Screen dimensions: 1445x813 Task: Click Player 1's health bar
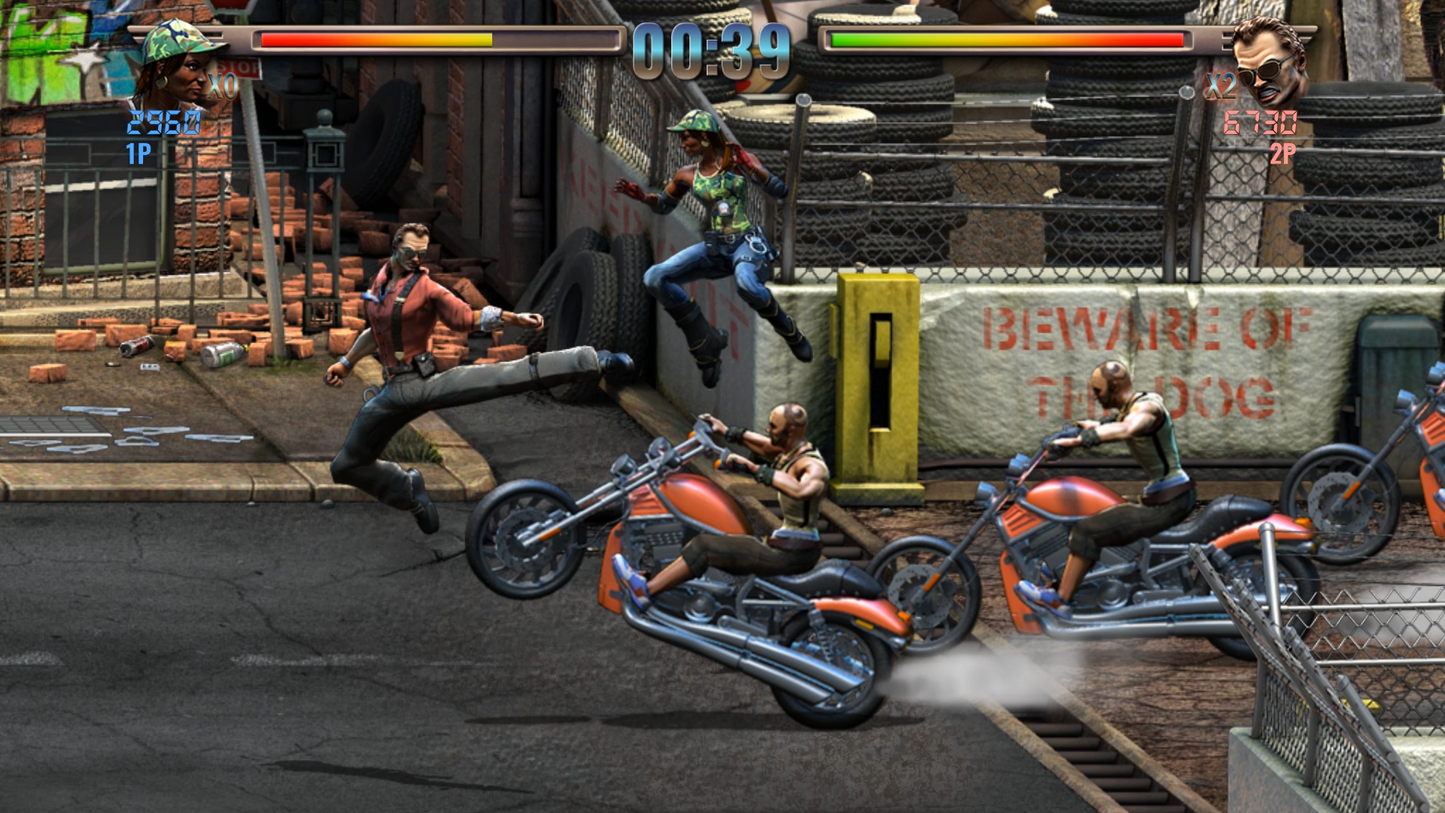click(430, 40)
